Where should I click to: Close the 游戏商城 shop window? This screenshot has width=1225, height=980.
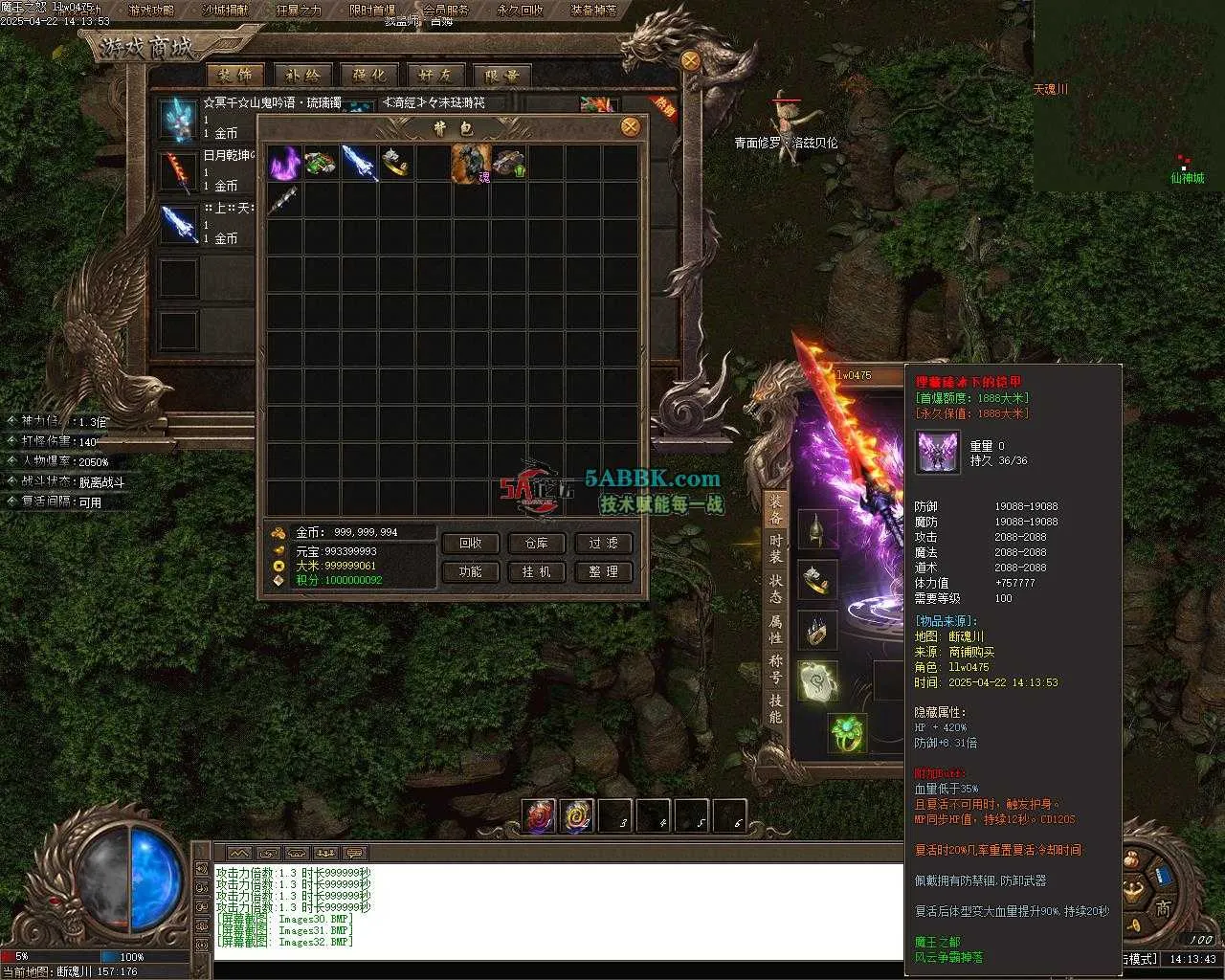point(691,59)
